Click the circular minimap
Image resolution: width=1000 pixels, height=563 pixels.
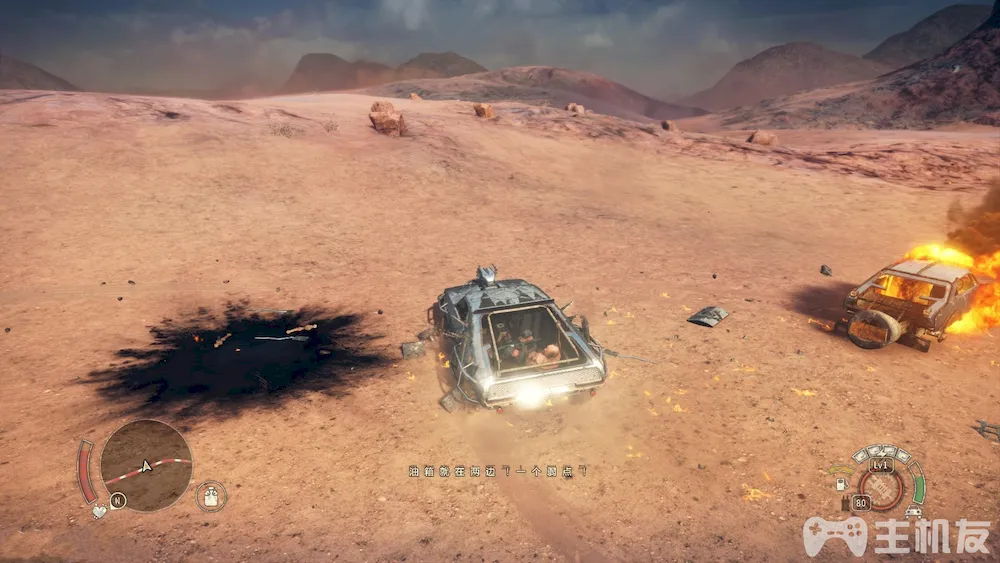coord(146,465)
